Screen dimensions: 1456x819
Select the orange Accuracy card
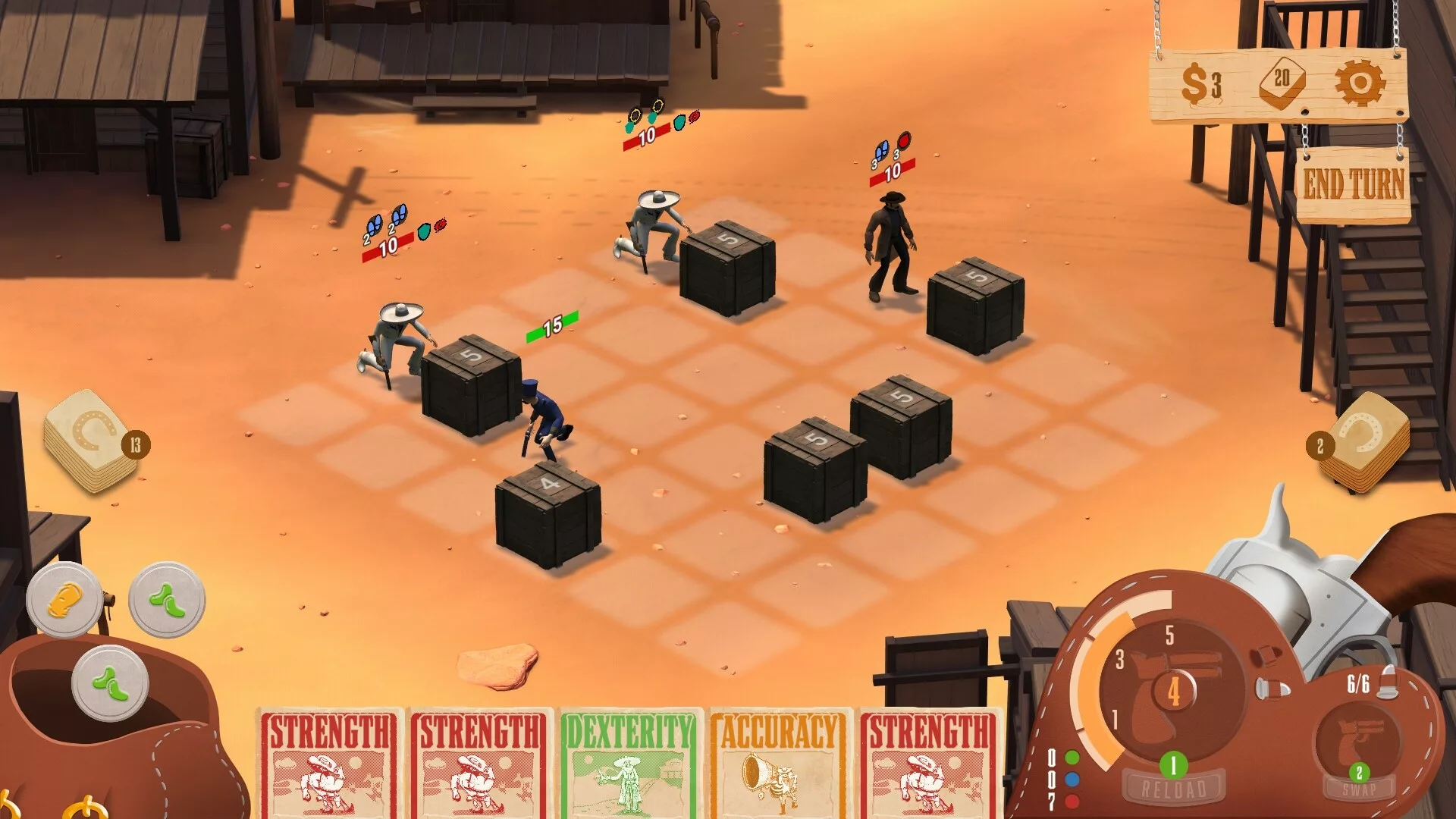(x=779, y=763)
